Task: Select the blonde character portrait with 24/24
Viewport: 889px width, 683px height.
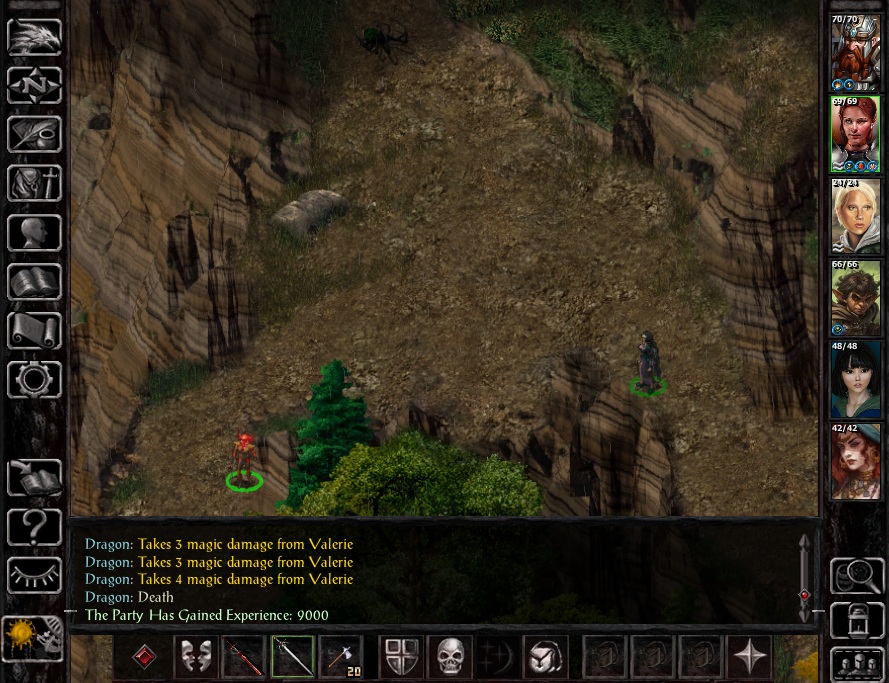Action: coord(856,216)
